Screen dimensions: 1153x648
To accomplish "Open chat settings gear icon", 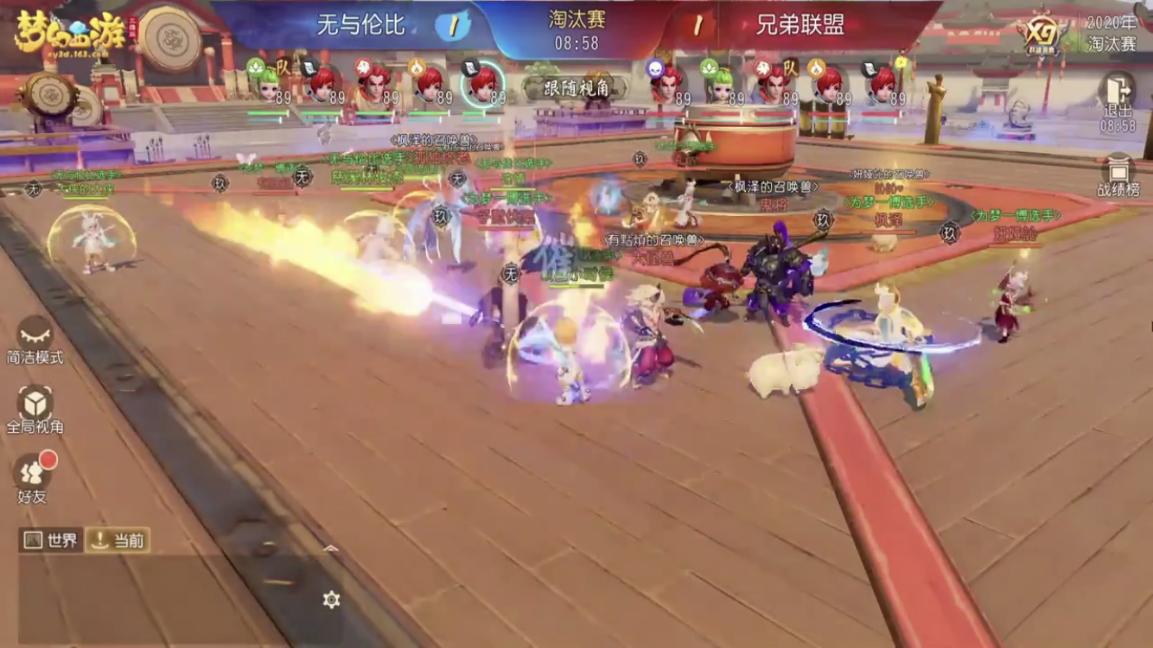I will coord(332,599).
